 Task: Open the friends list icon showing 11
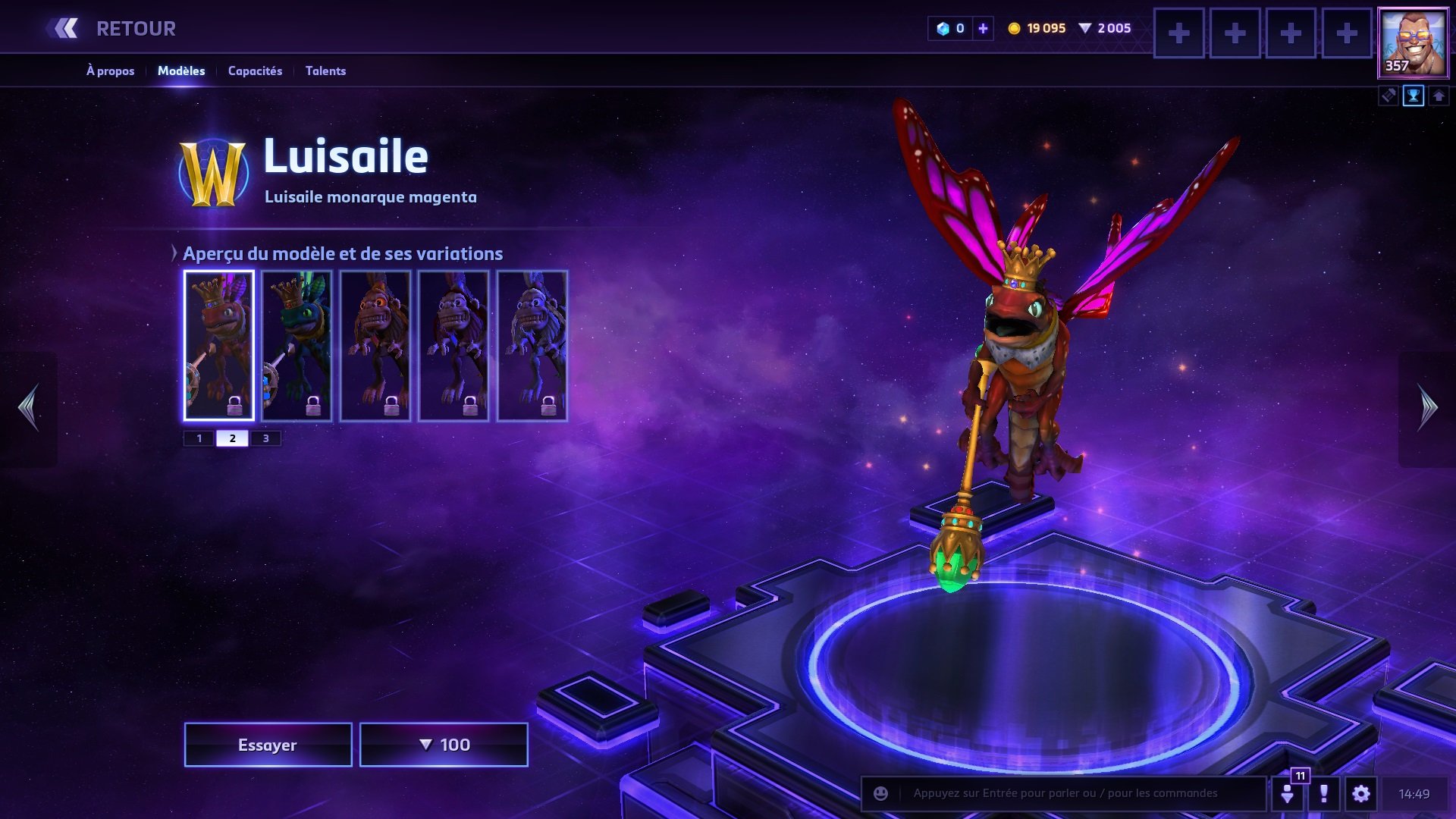(1288, 793)
